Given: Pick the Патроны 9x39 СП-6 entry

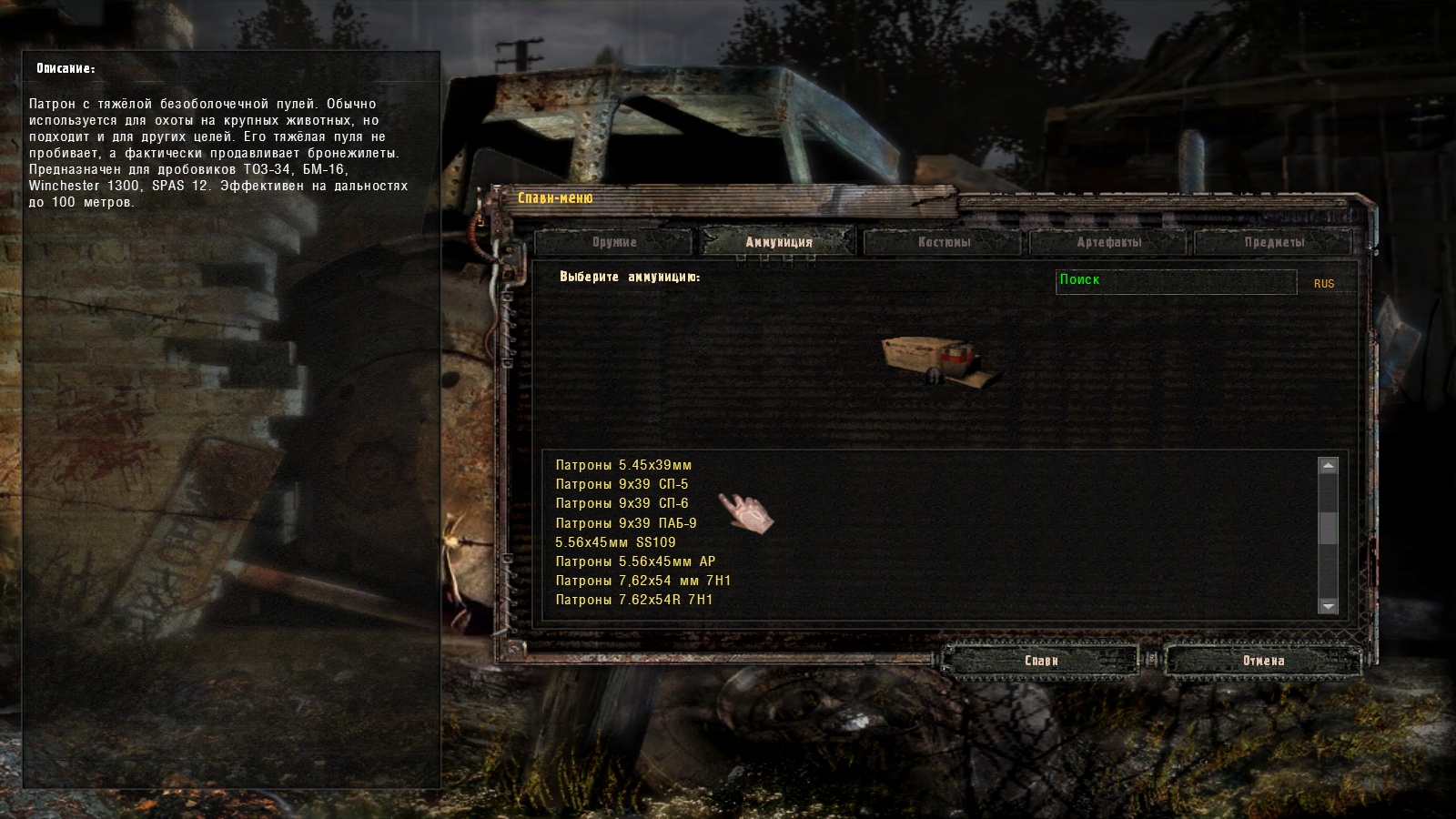Looking at the screenshot, I should pos(622,503).
